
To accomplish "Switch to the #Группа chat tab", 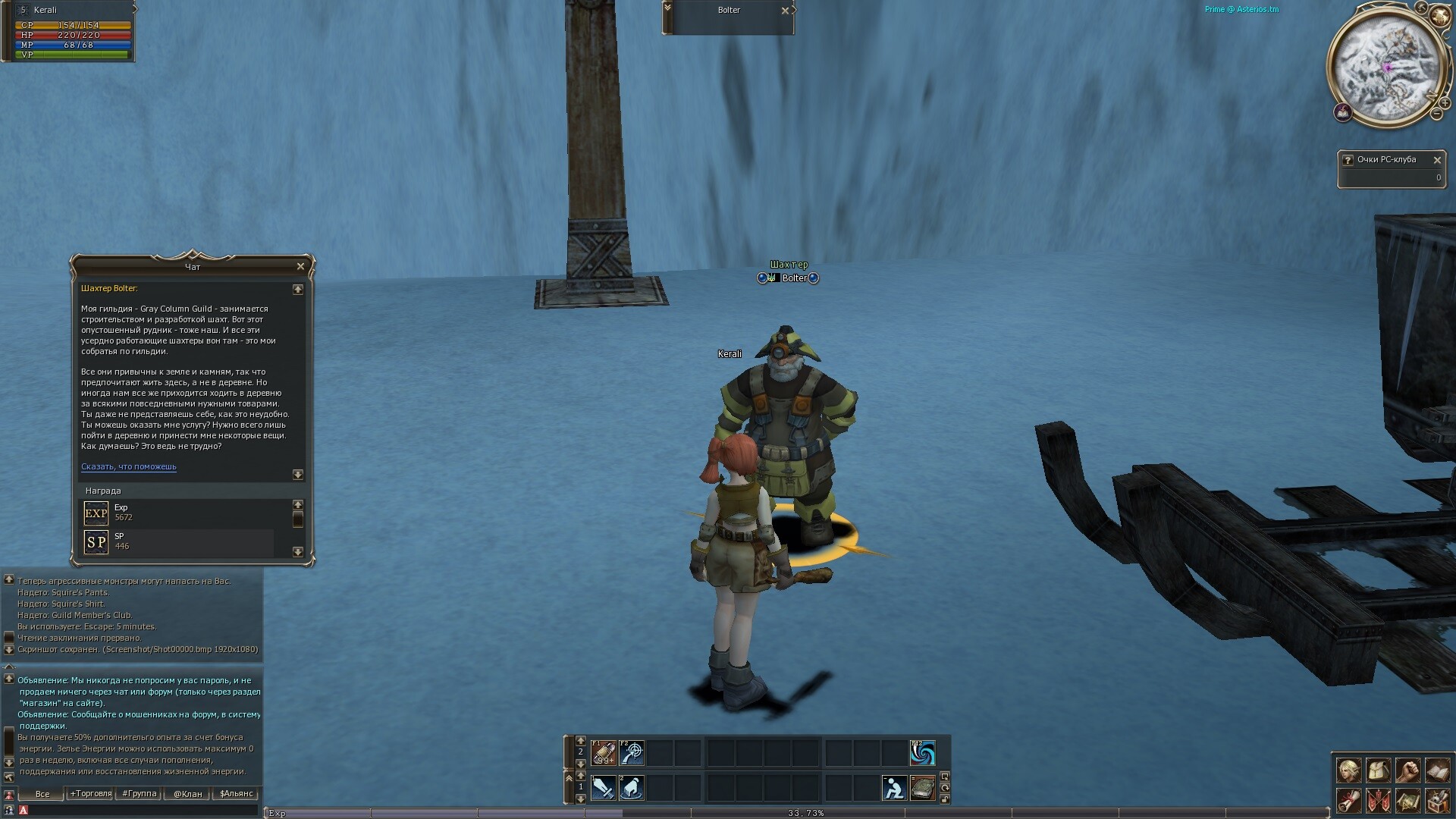I will pyautogui.click(x=139, y=794).
